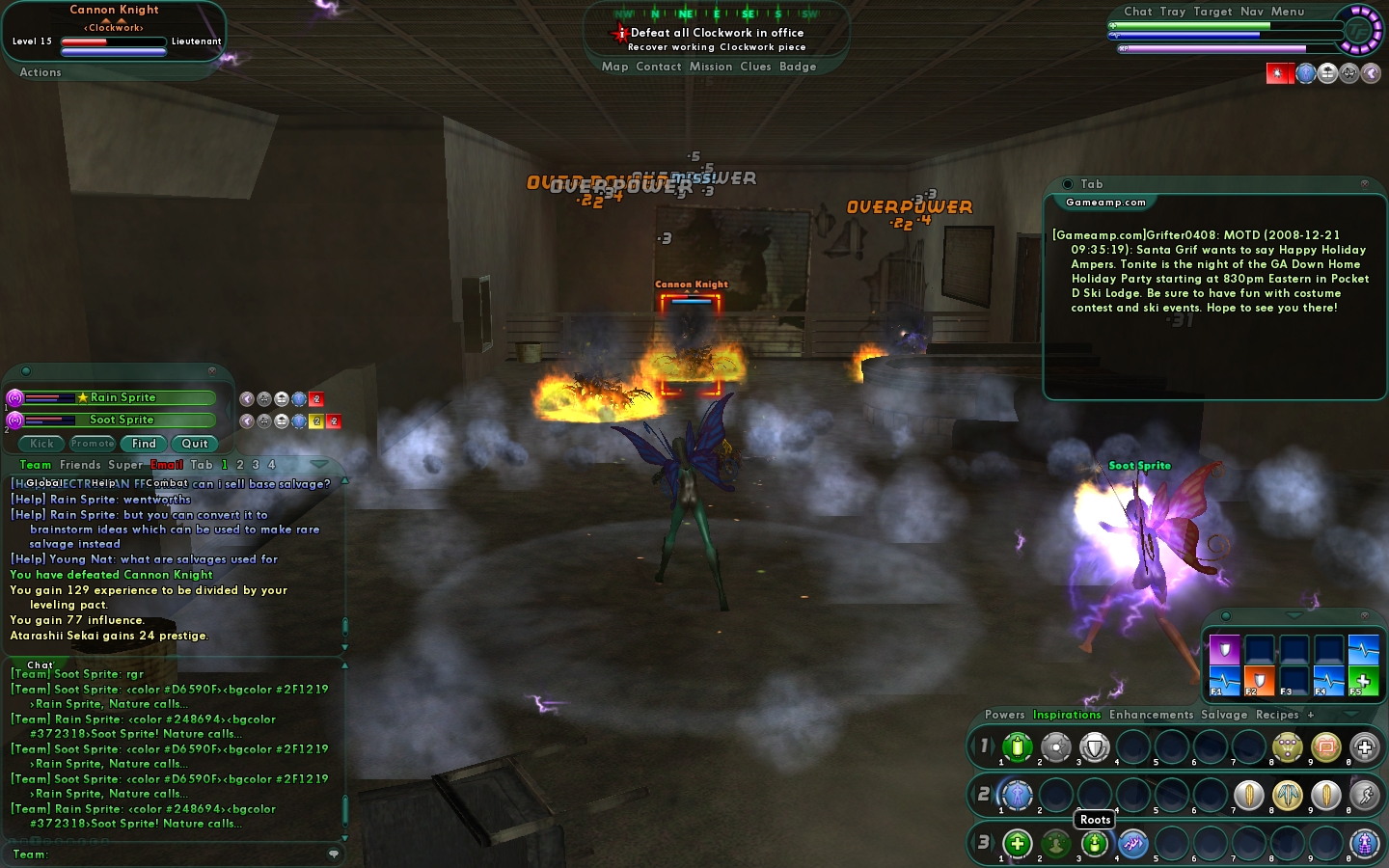Screen dimensions: 1389x868
Task: Quit the team with Quit button
Action: [x=195, y=444]
